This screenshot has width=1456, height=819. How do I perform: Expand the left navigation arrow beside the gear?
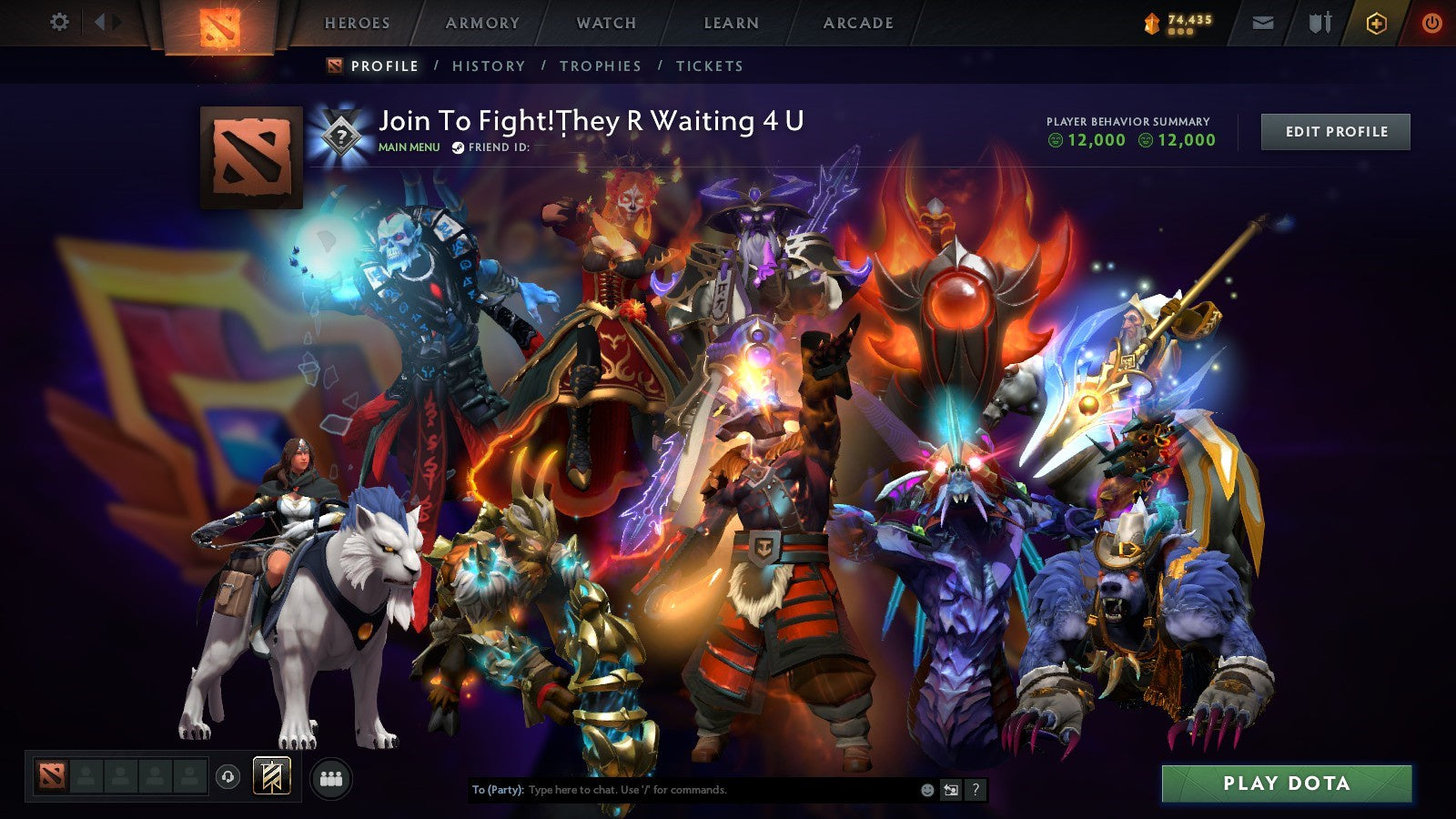tap(100, 22)
